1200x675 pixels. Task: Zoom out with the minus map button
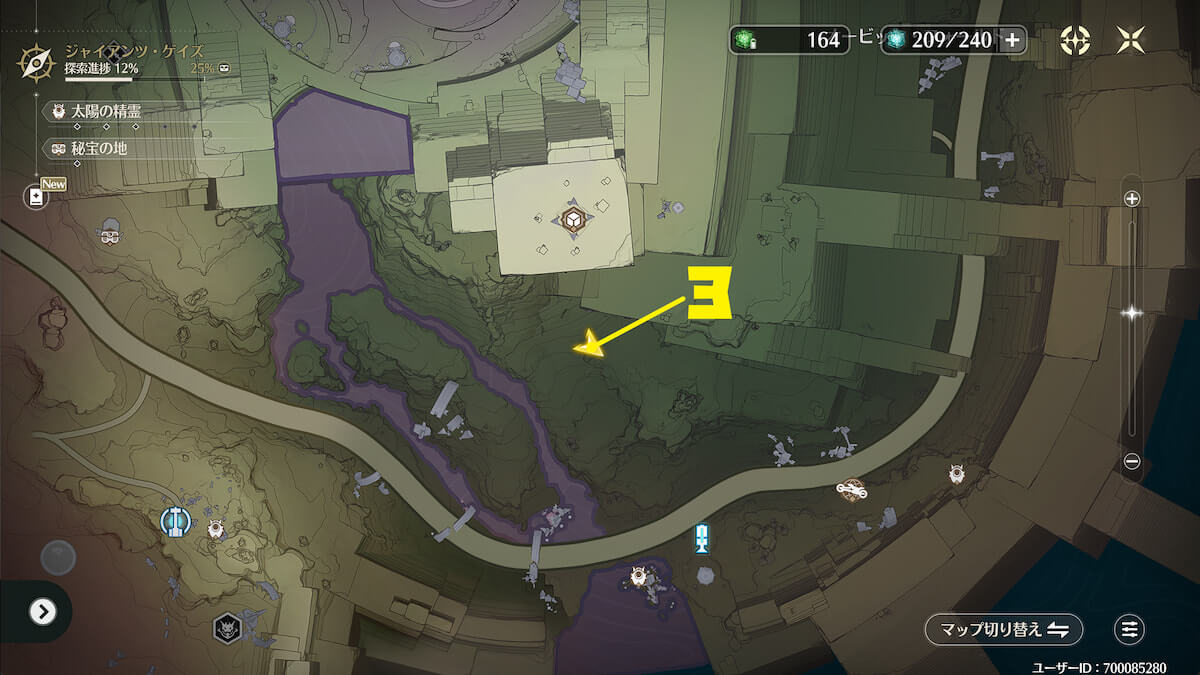(1132, 461)
